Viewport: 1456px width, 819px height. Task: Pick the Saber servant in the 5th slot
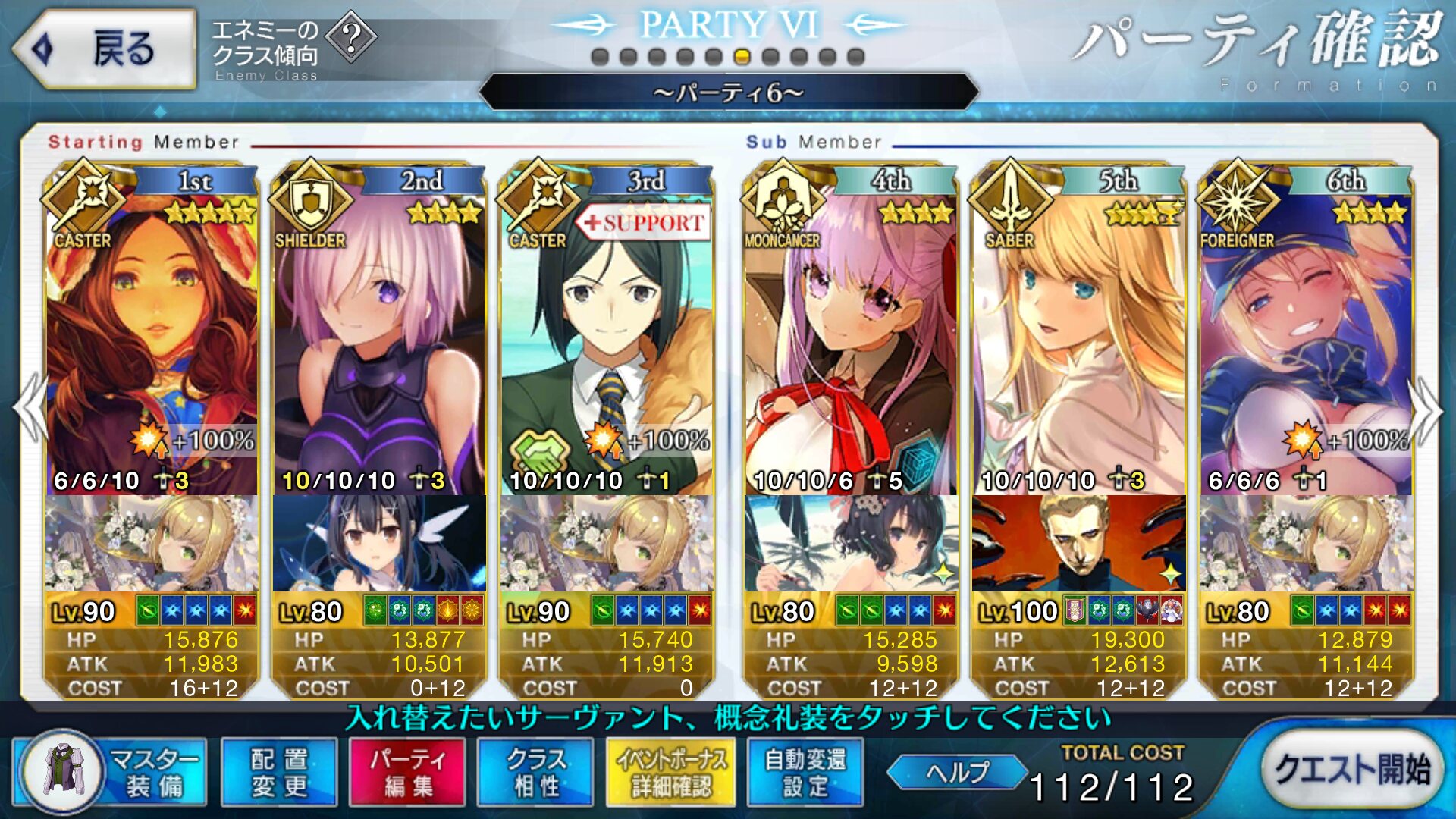coord(1078,334)
